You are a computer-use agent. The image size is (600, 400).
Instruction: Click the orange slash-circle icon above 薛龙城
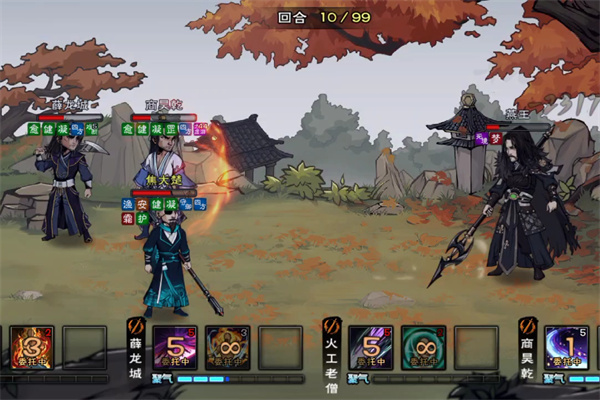(137, 324)
